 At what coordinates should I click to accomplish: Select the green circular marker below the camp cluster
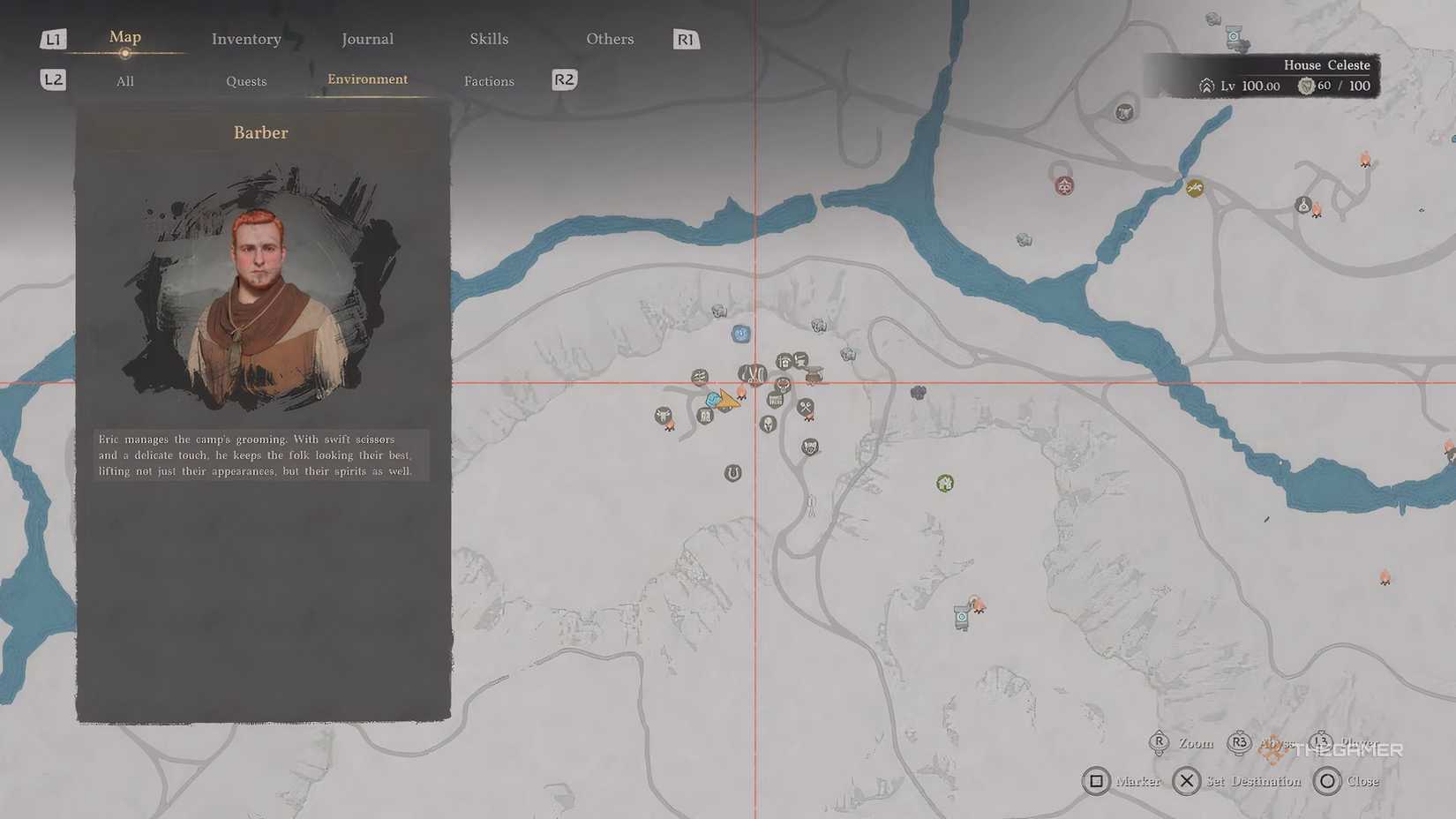[x=944, y=482]
